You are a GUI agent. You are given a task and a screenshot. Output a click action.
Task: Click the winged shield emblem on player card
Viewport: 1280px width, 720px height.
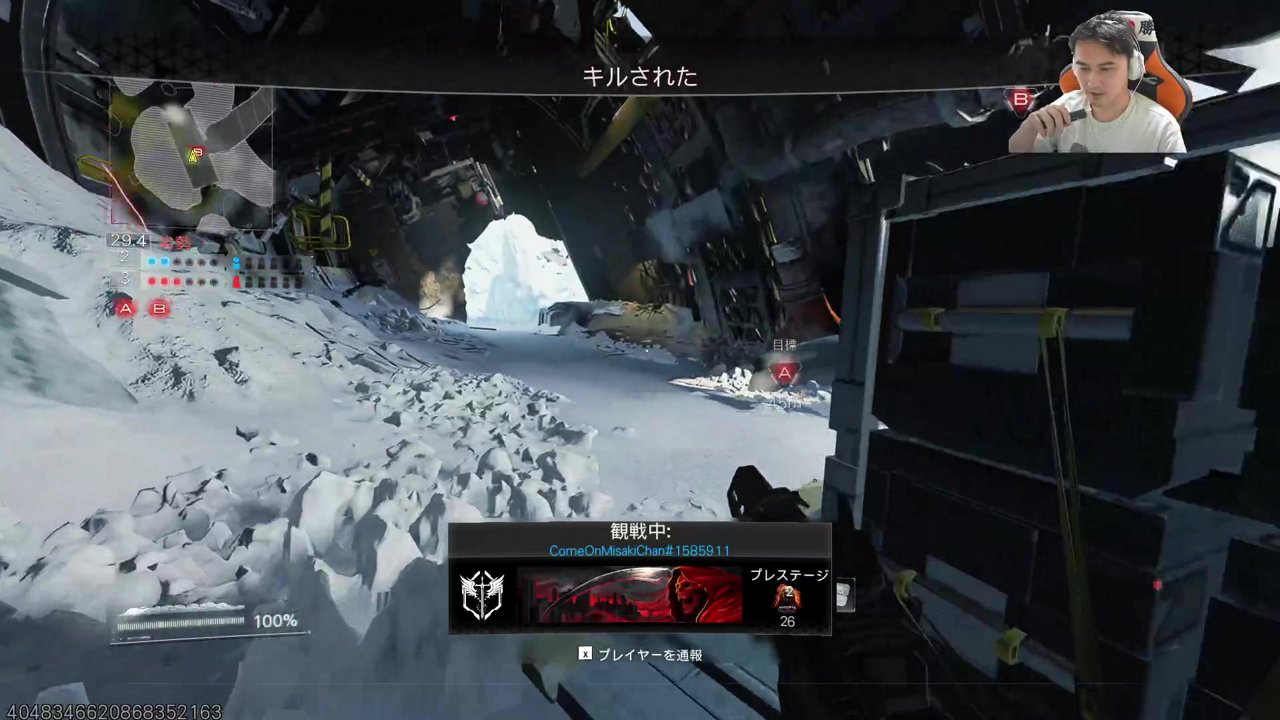(x=481, y=595)
